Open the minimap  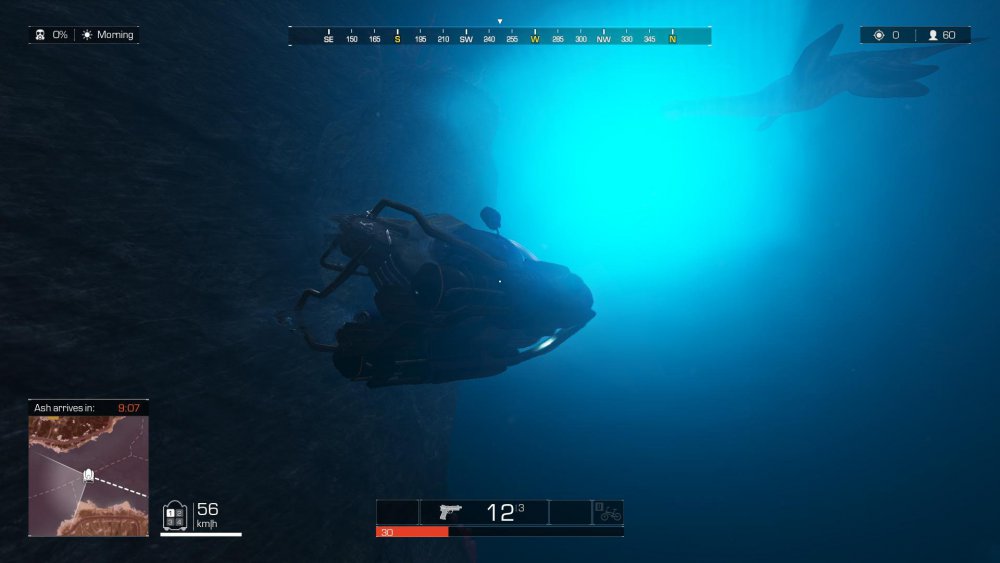[x=88, y=476]
